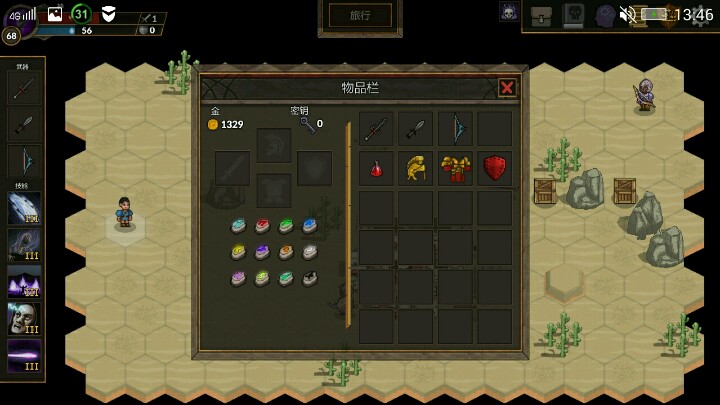Screen dimensions: 720x405
Task: Equip the bow from the left weapon bar
Action: (x=24, y=161)
